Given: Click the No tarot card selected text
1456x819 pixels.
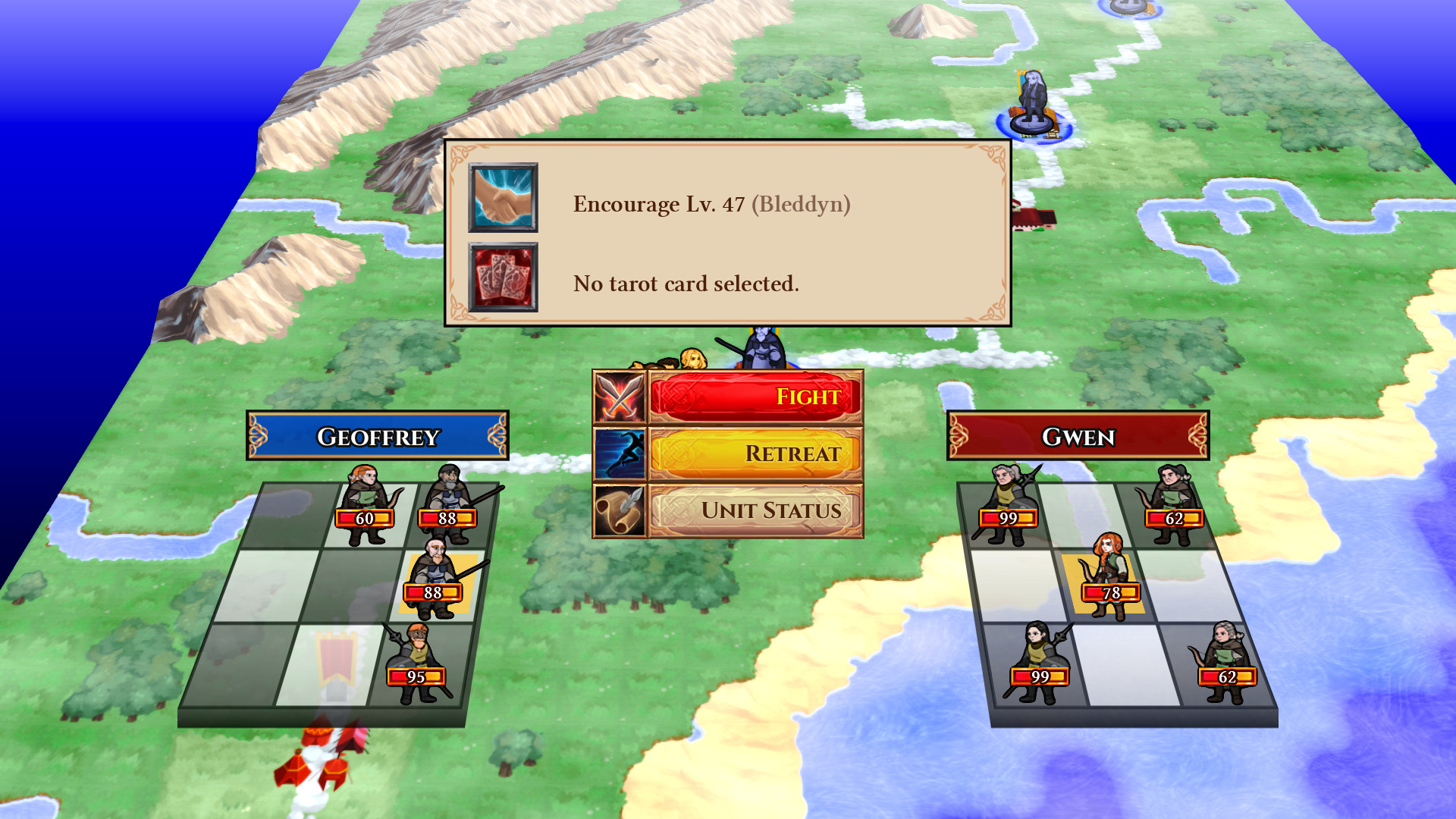Looking at the screenshot, I should pyautogui.click(x=686, y=284).
